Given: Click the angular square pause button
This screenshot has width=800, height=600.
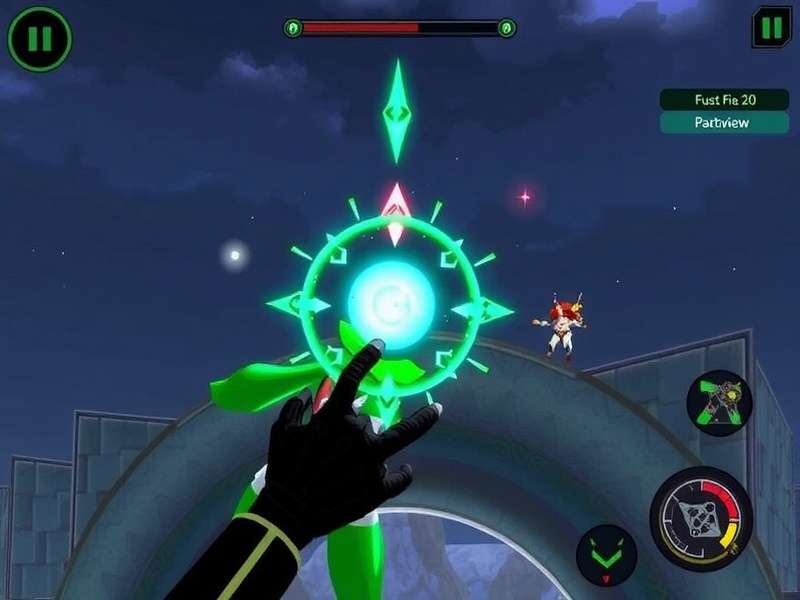Looking at the screenshot, I should pos(771,28).
